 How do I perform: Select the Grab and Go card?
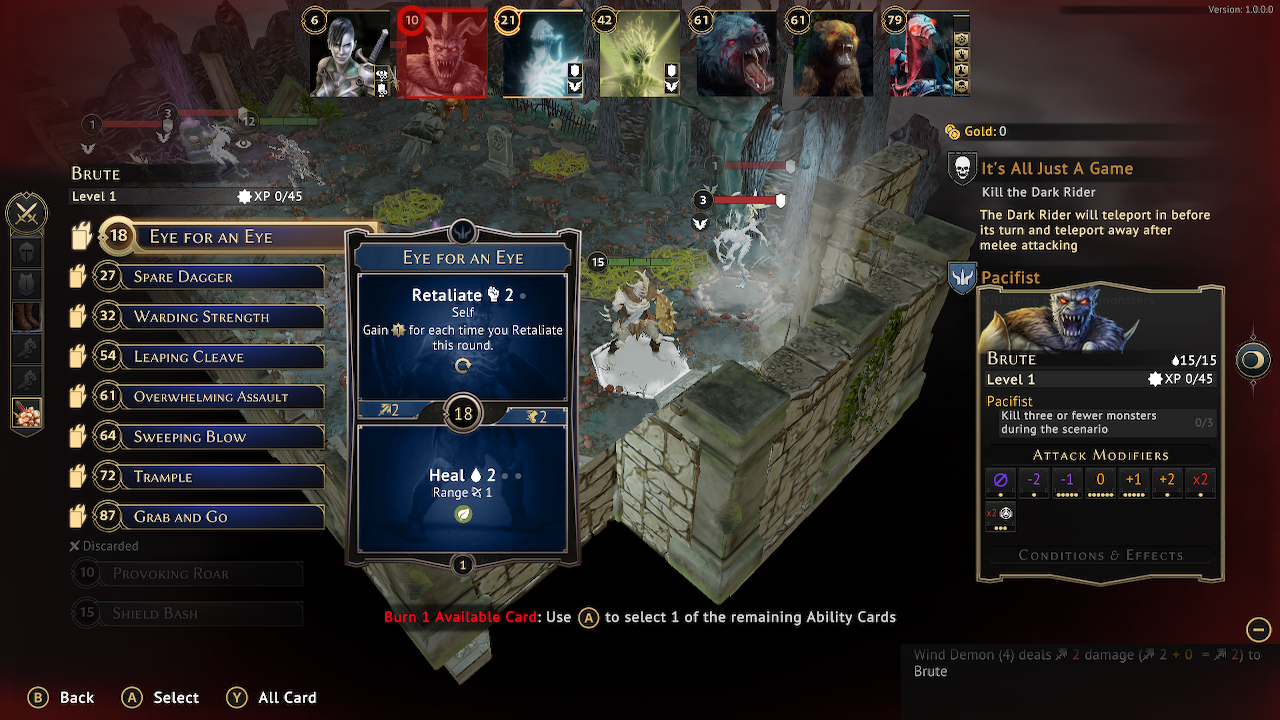[225, 517]
